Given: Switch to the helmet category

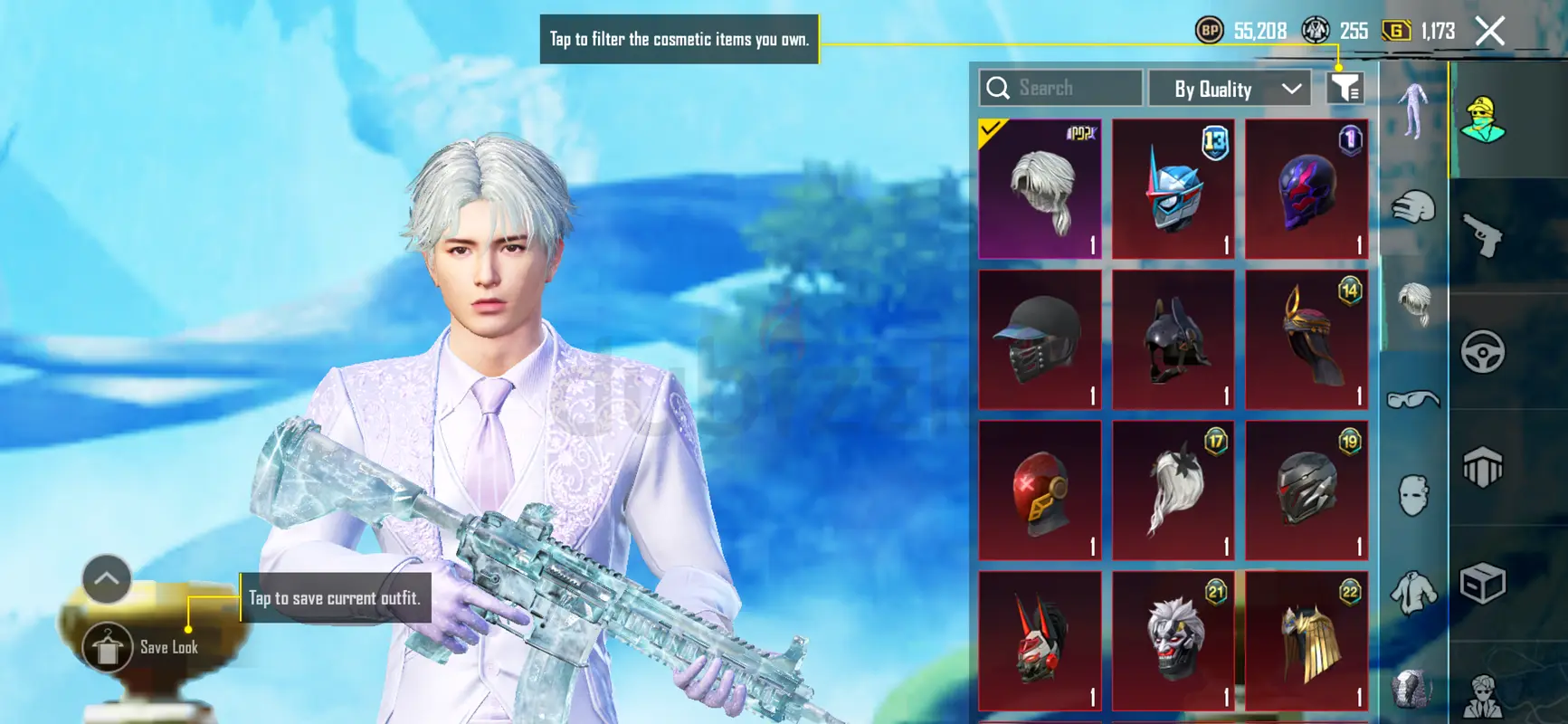Looking at the screenshot, I should 1412,207.
